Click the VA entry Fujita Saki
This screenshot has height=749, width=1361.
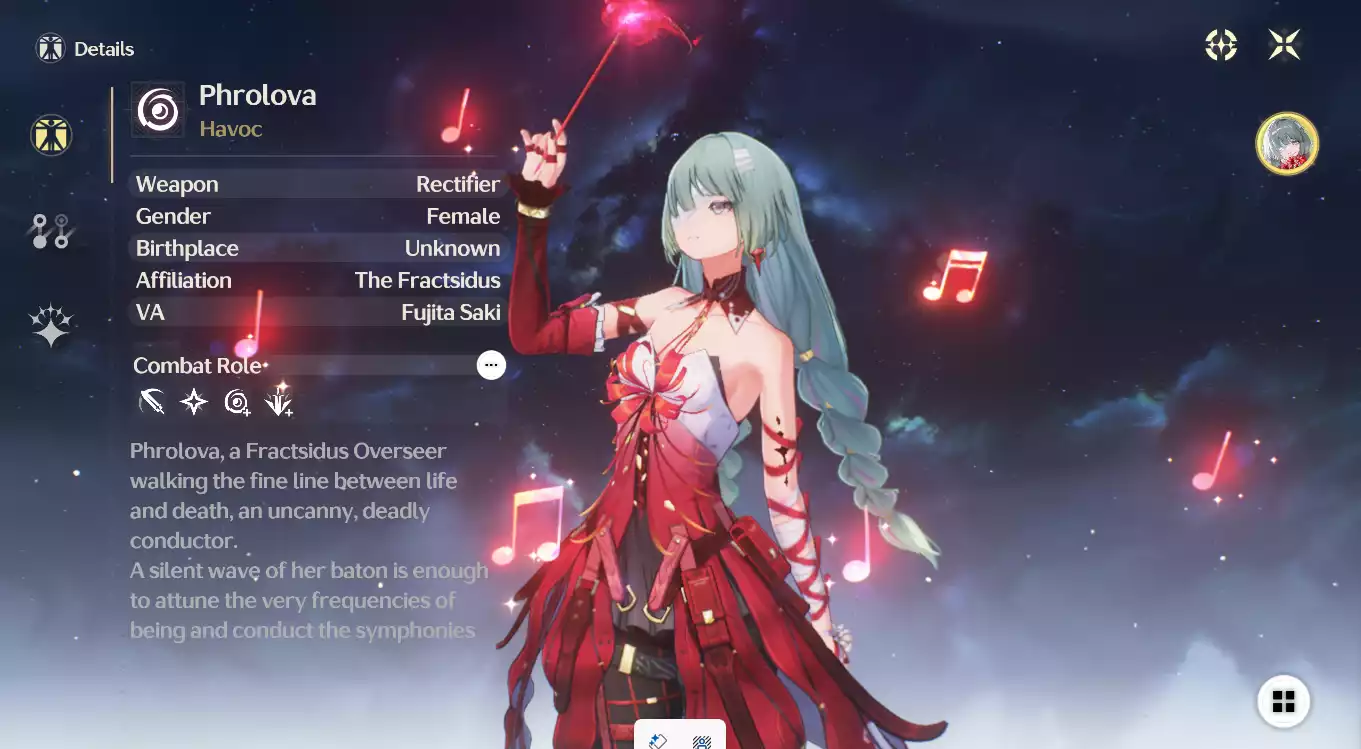click(317, 312)
